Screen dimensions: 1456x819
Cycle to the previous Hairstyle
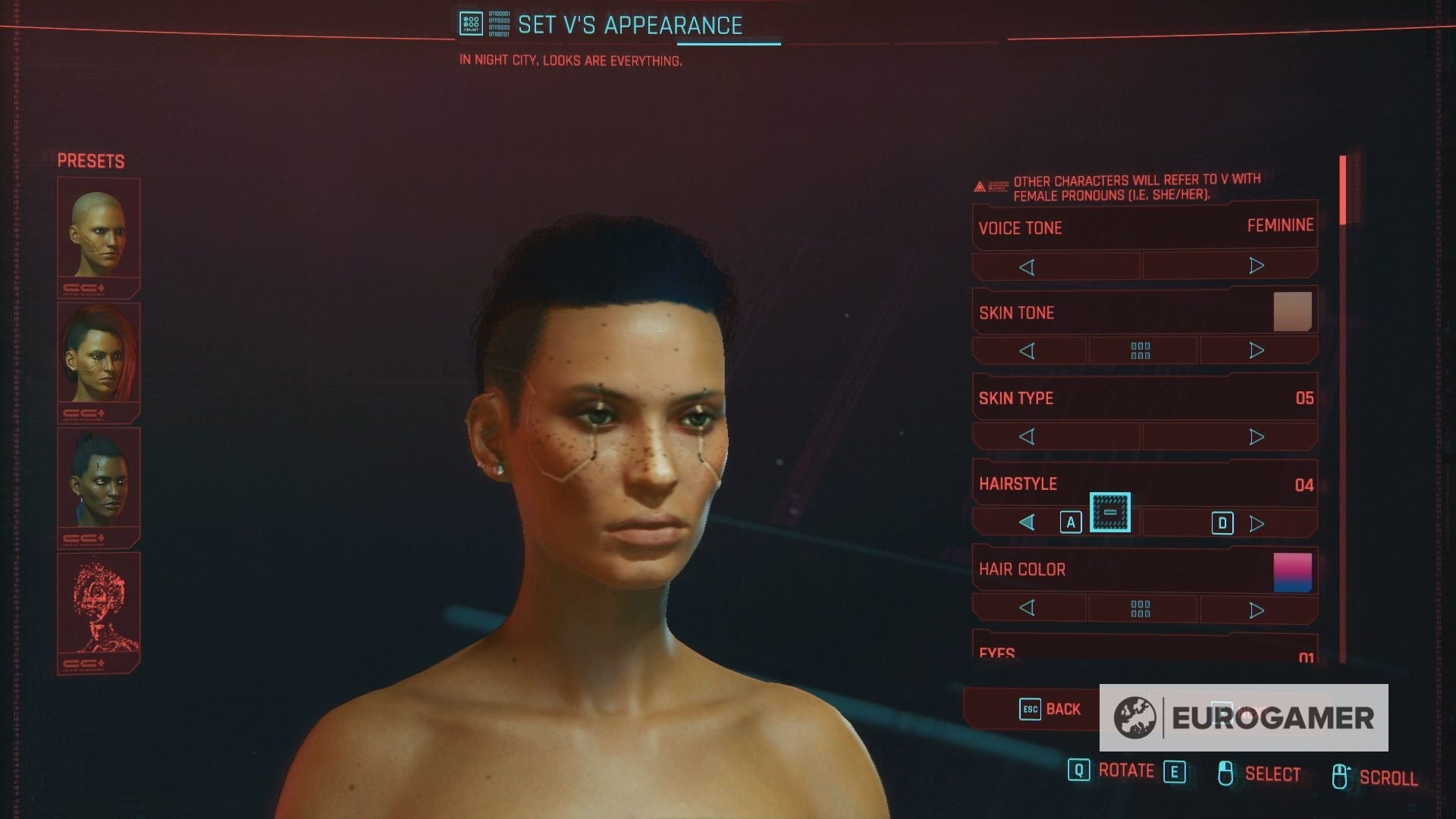(x=1027, y=522)
